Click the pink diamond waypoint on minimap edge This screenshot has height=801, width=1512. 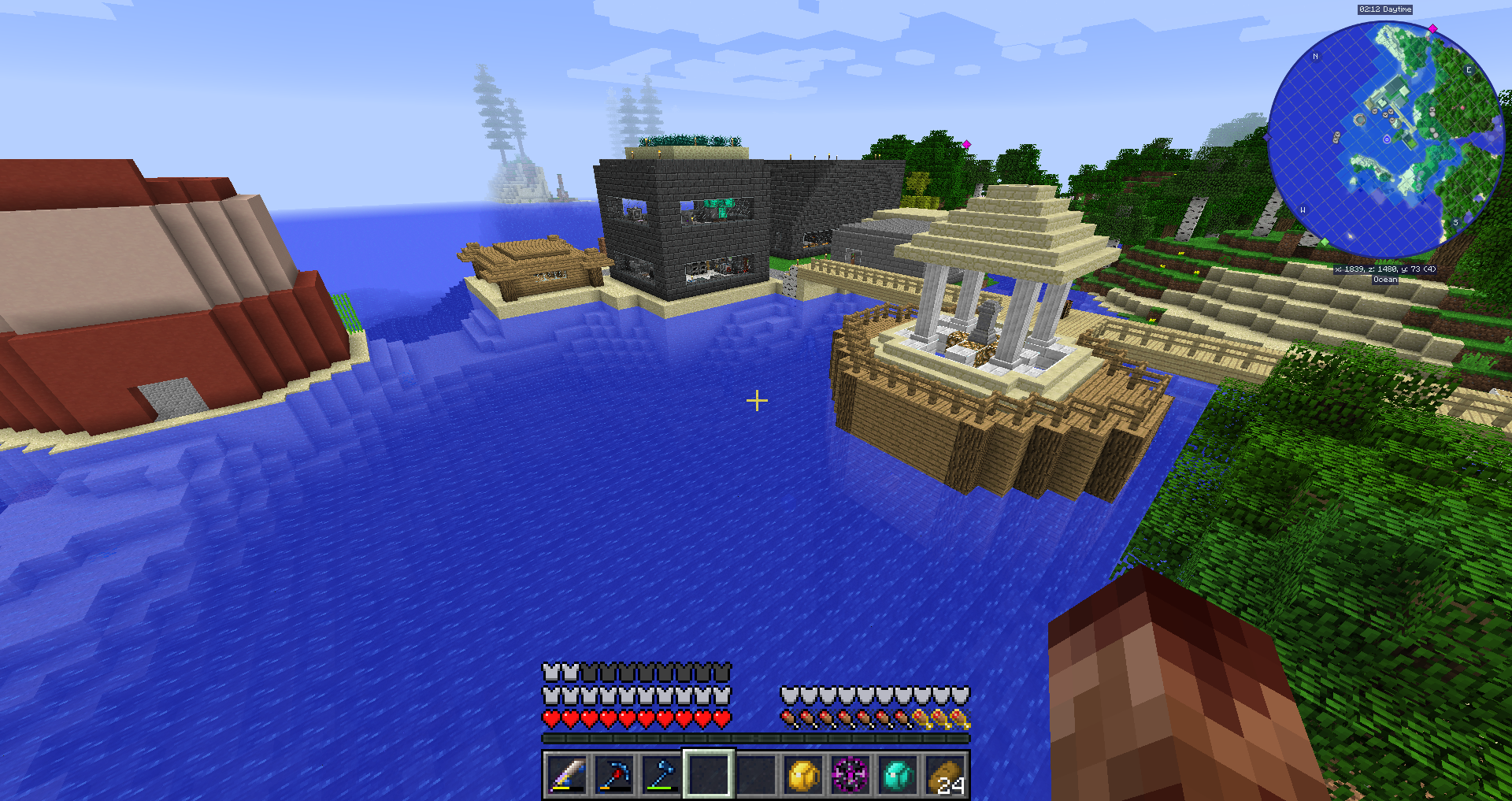(1433, 28)
